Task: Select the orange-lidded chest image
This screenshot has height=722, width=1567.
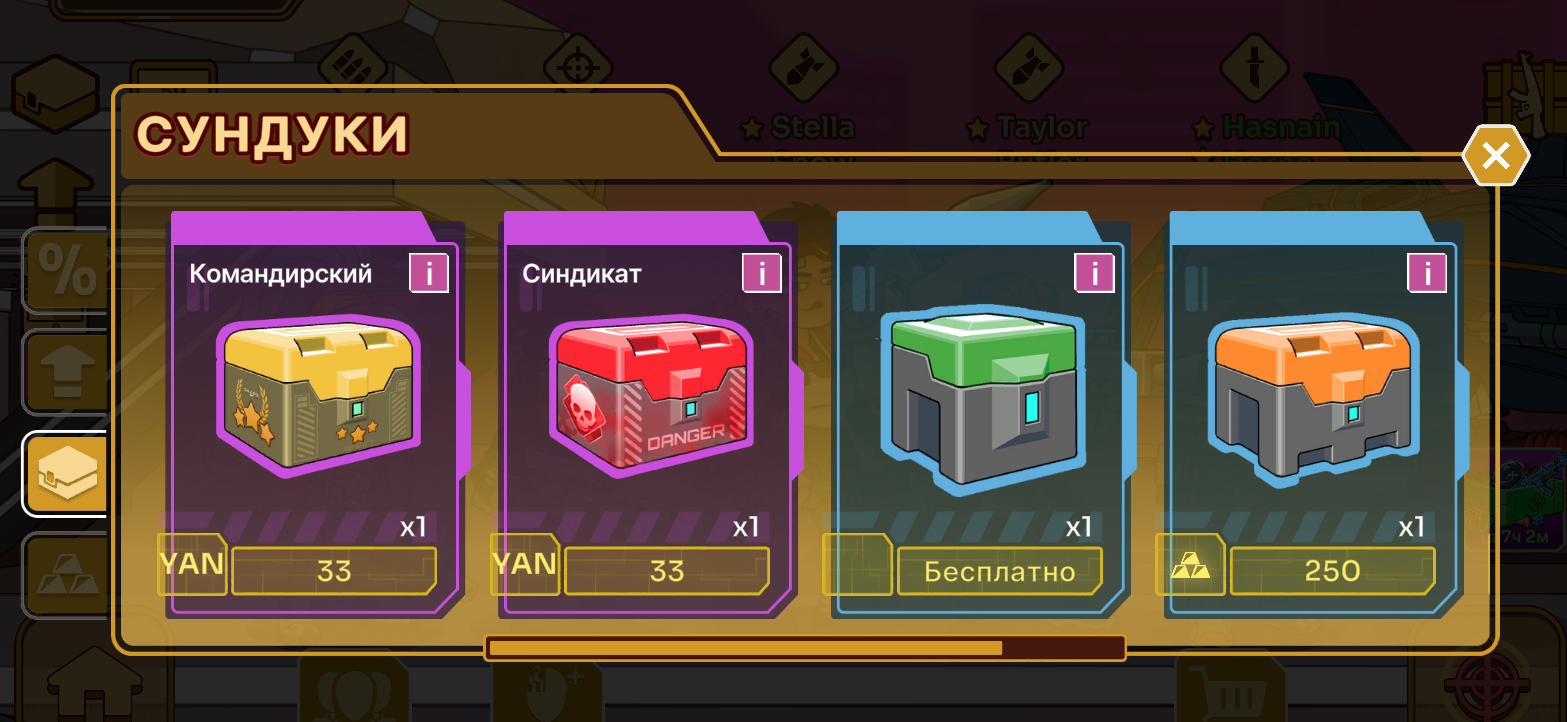Action: tap(1316, 397)
